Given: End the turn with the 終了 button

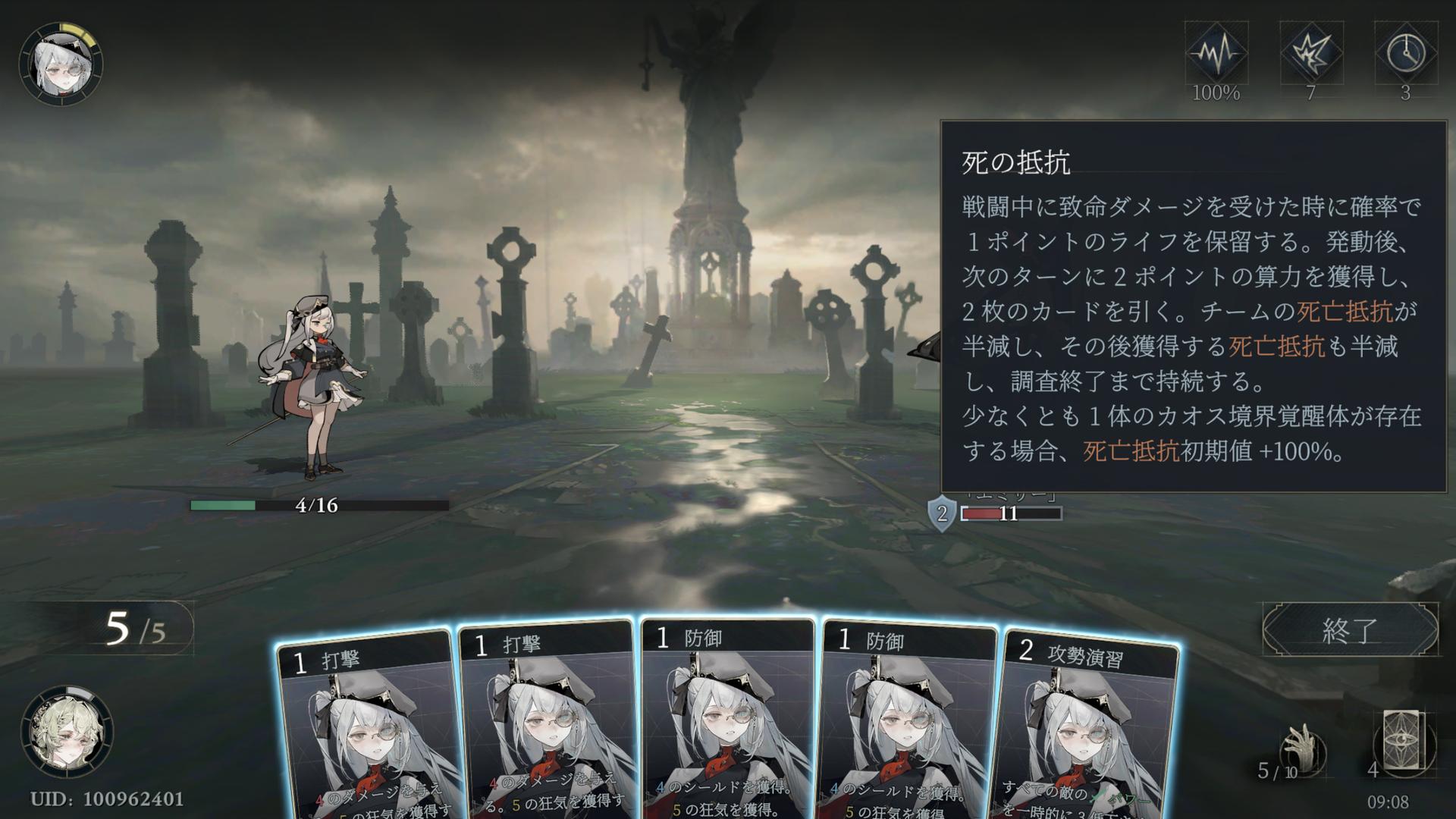Looking at the screenshot, I should [1349, 629].
